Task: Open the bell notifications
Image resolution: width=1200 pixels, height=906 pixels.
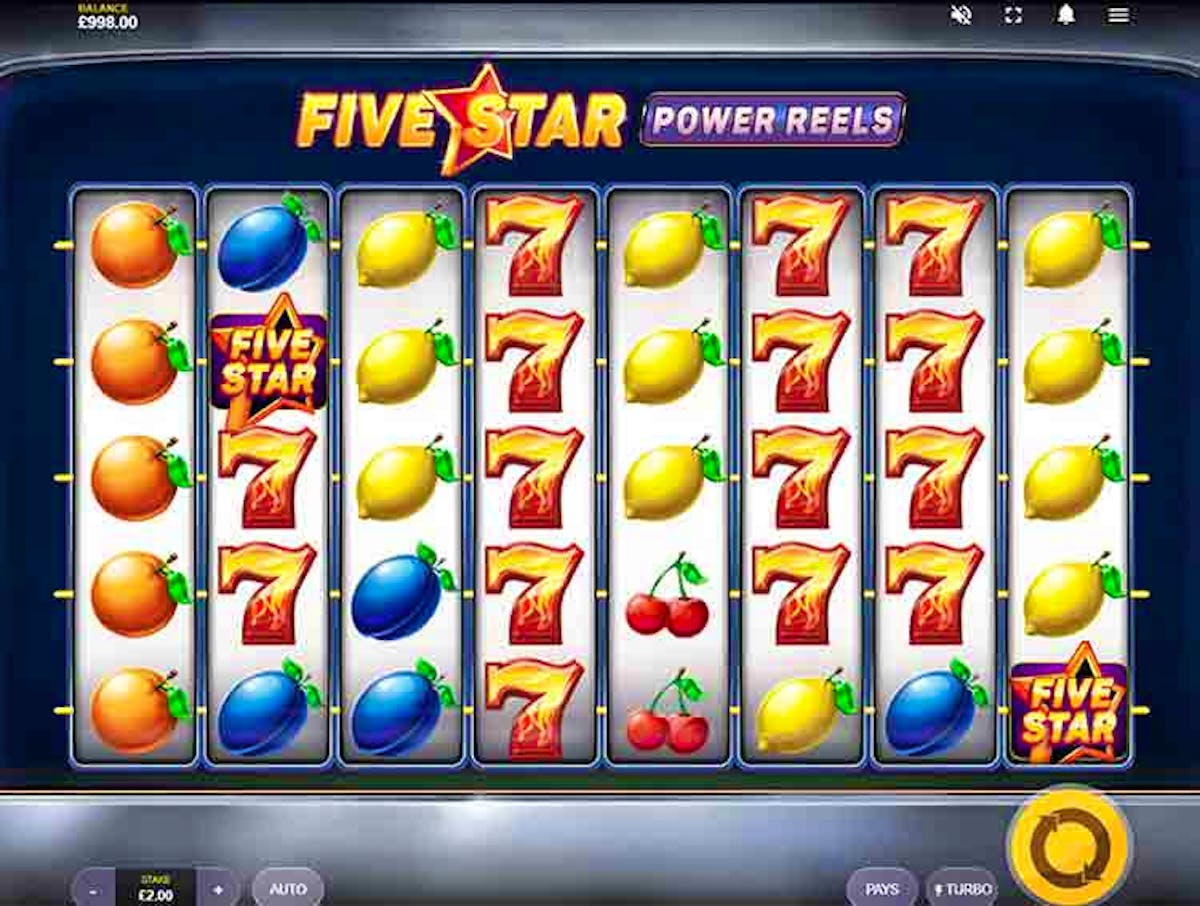Action: (1066, 15)
